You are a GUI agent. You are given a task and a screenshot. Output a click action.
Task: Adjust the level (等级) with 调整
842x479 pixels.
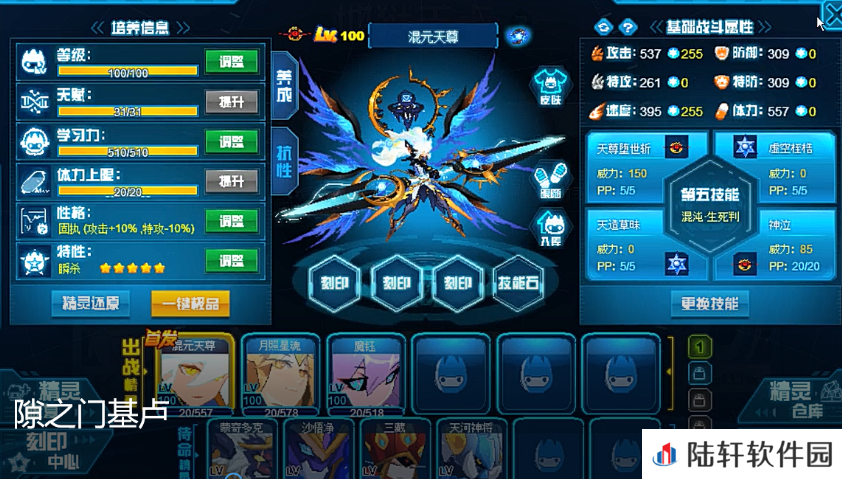[x=231, y=62]
